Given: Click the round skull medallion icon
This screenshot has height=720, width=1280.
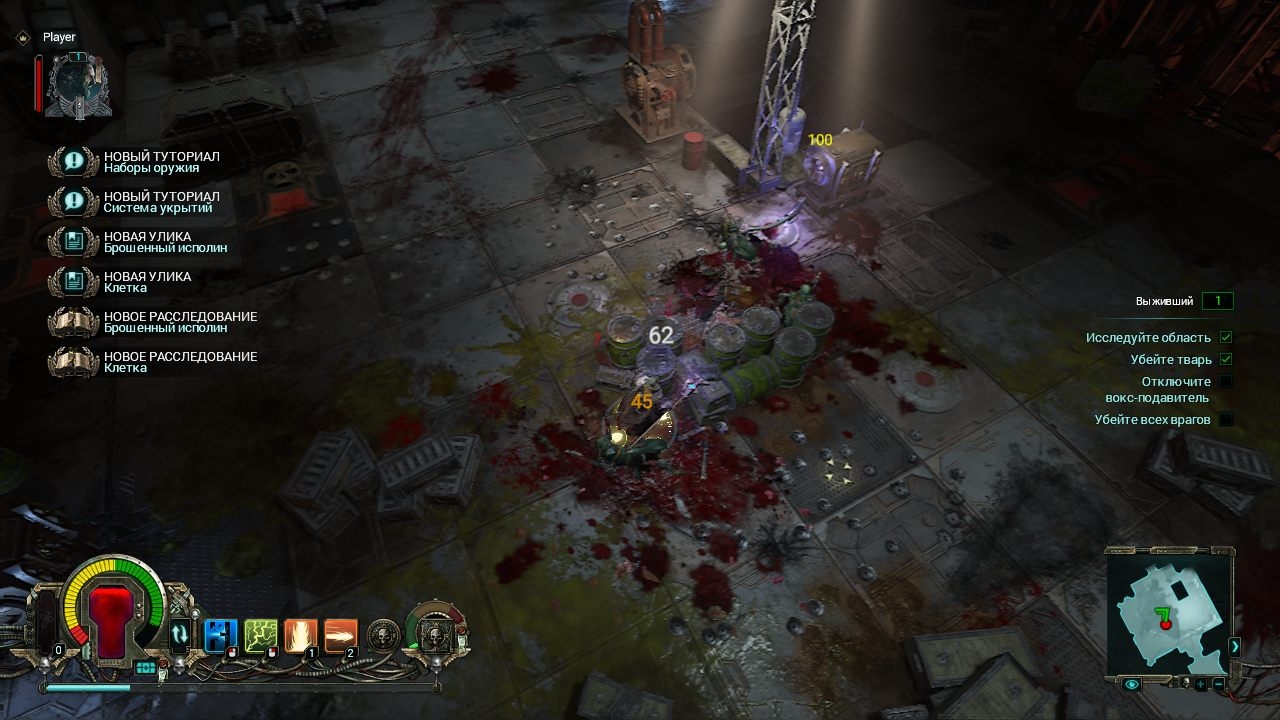Looking at the screenshot, I should point(383,635).
